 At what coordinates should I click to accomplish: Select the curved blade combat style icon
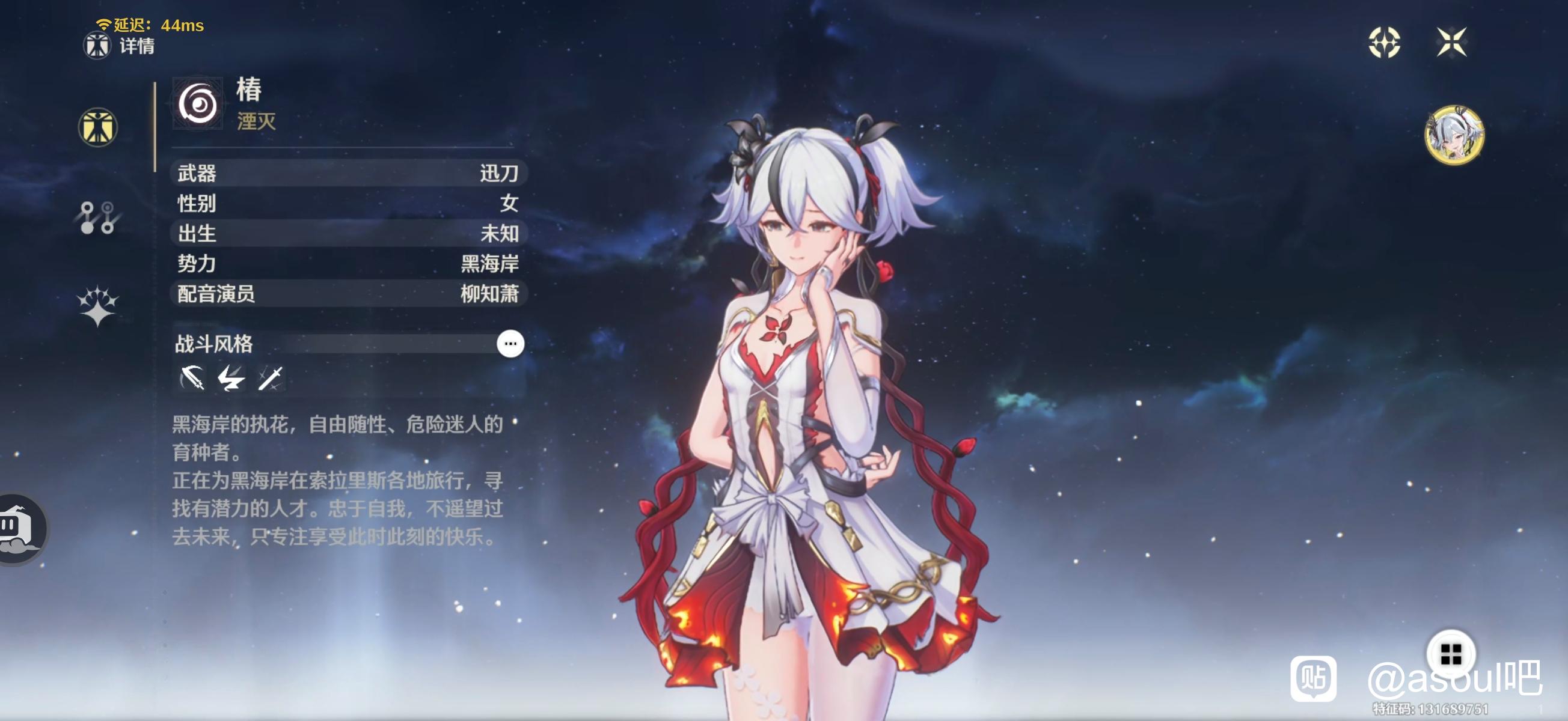192,379
